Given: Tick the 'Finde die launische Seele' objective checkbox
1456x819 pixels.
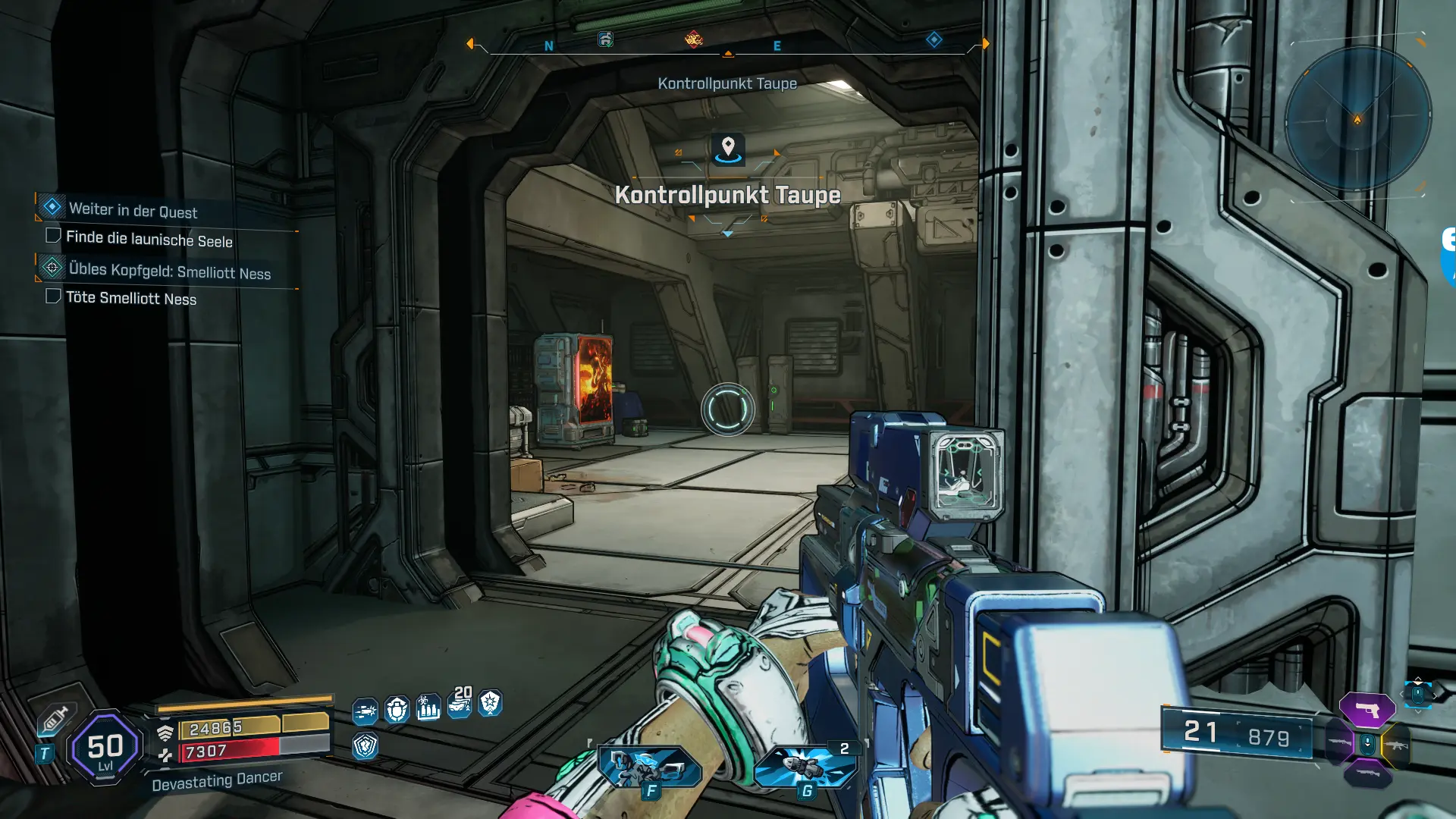Looking at the screenshot, I should click(53, 236).
